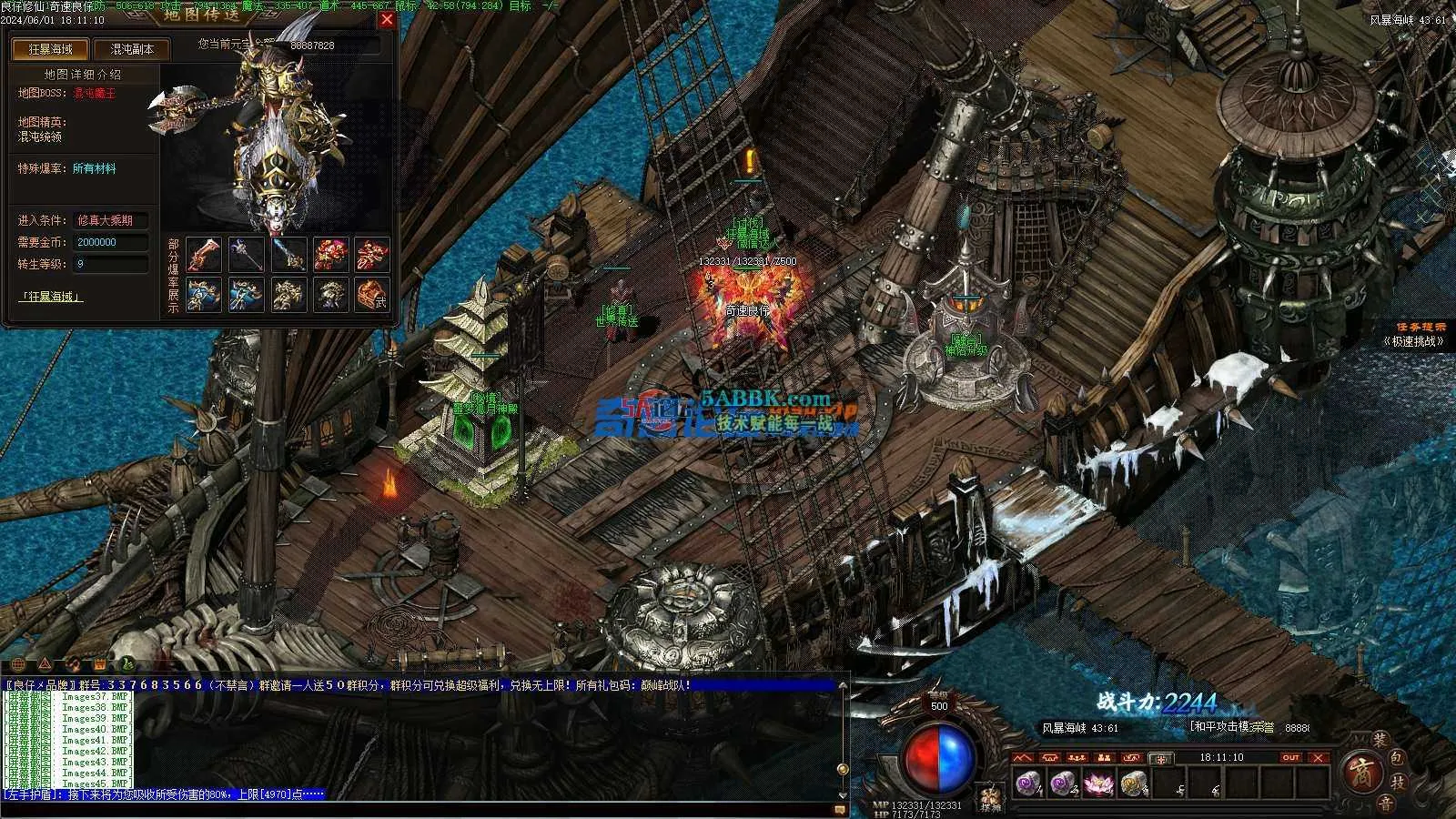1456x819 pixels.
Task: Click the green snake chat icon
Action: (x=128, y=663)
